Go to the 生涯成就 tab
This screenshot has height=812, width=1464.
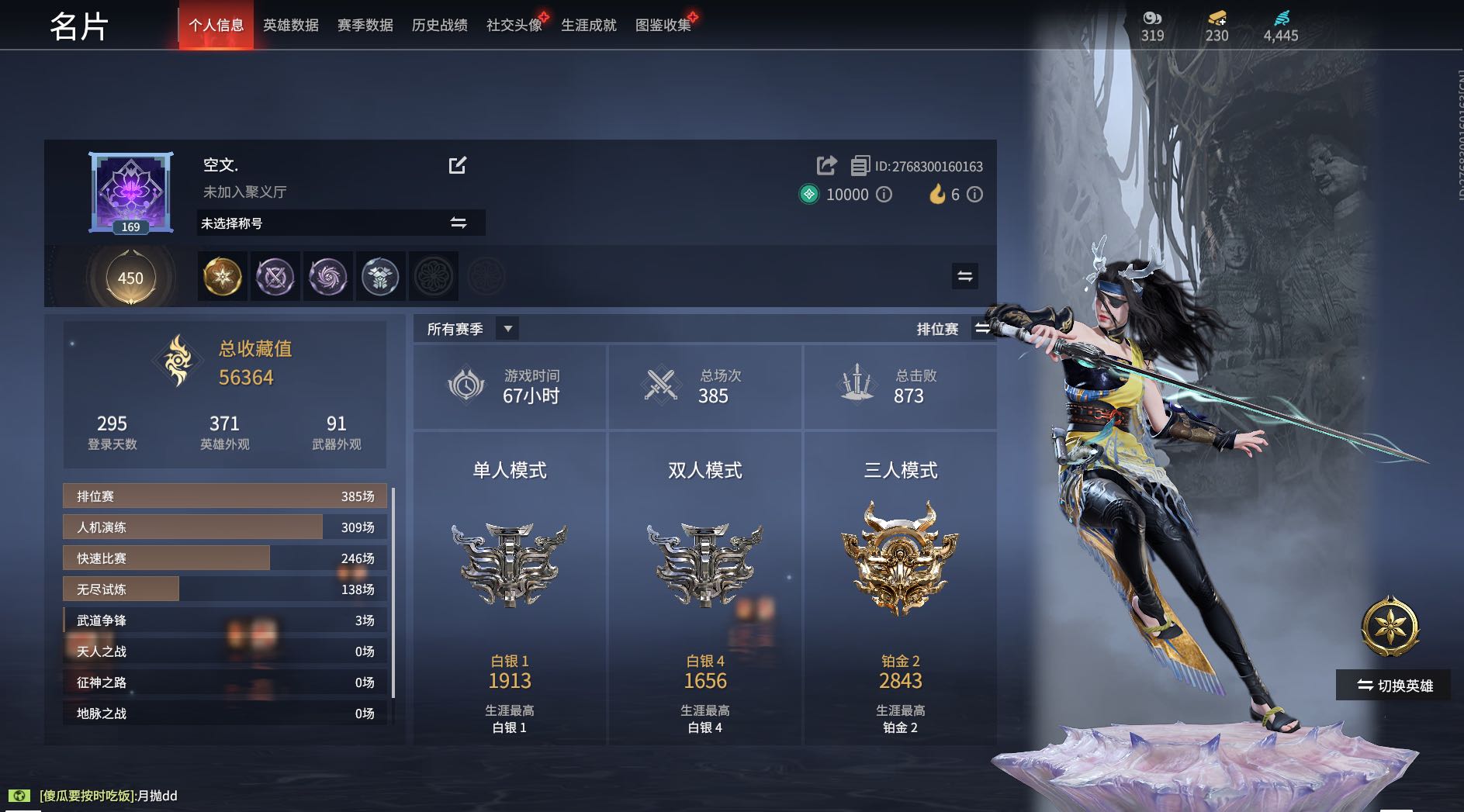(588, 26)
